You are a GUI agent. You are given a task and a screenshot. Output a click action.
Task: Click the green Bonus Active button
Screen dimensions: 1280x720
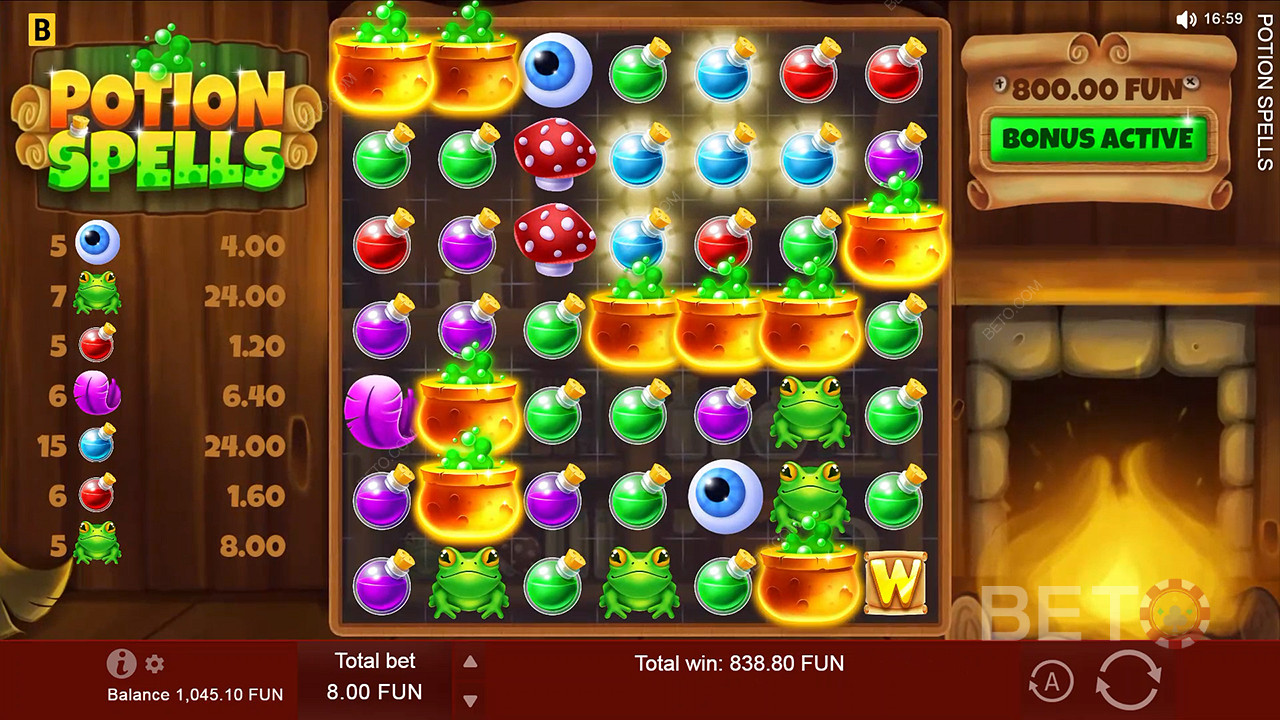(1098, 139)
